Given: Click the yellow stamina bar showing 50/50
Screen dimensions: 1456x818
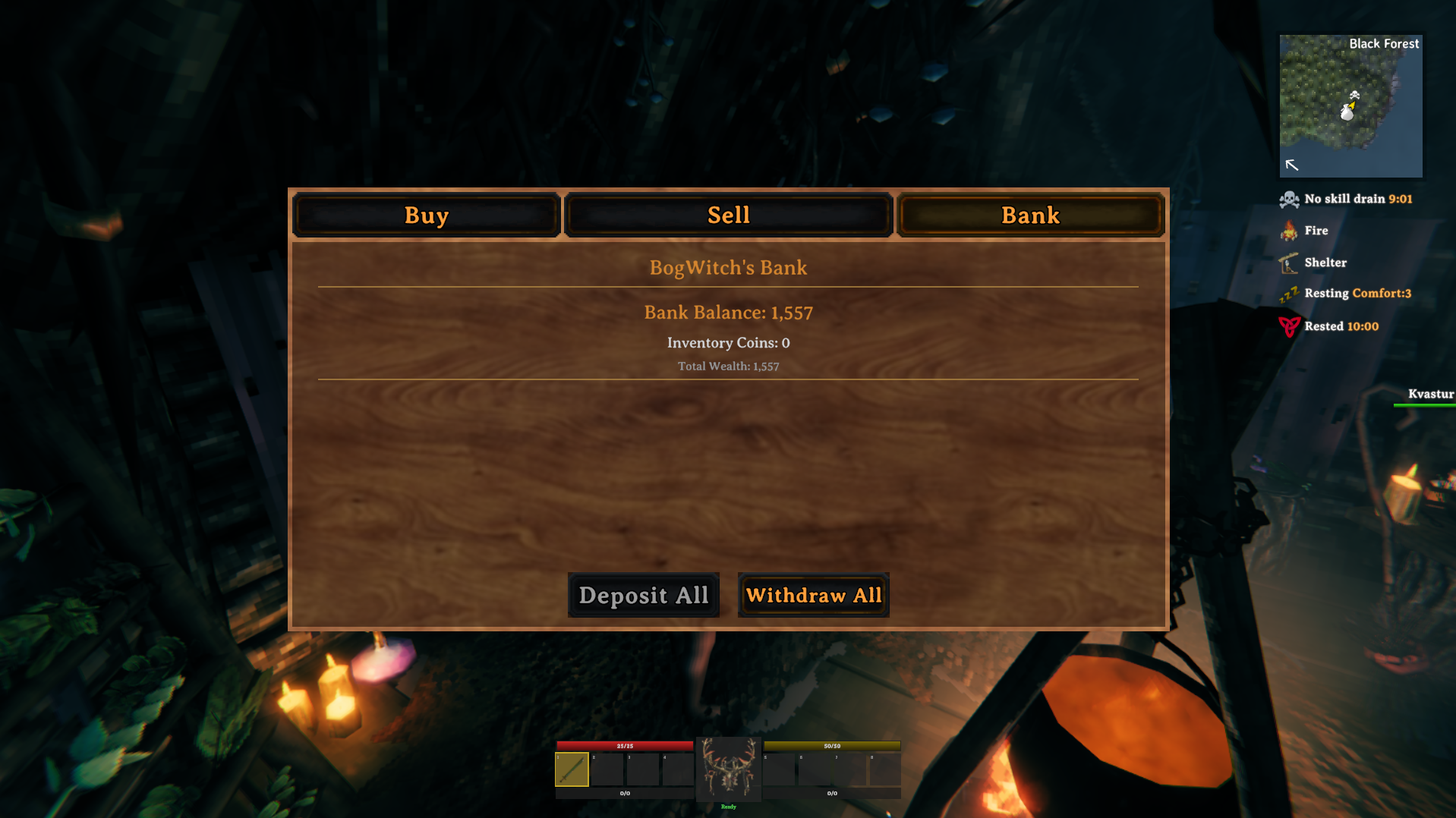Looking at the screenshot, I should click(x=831, y=746).
